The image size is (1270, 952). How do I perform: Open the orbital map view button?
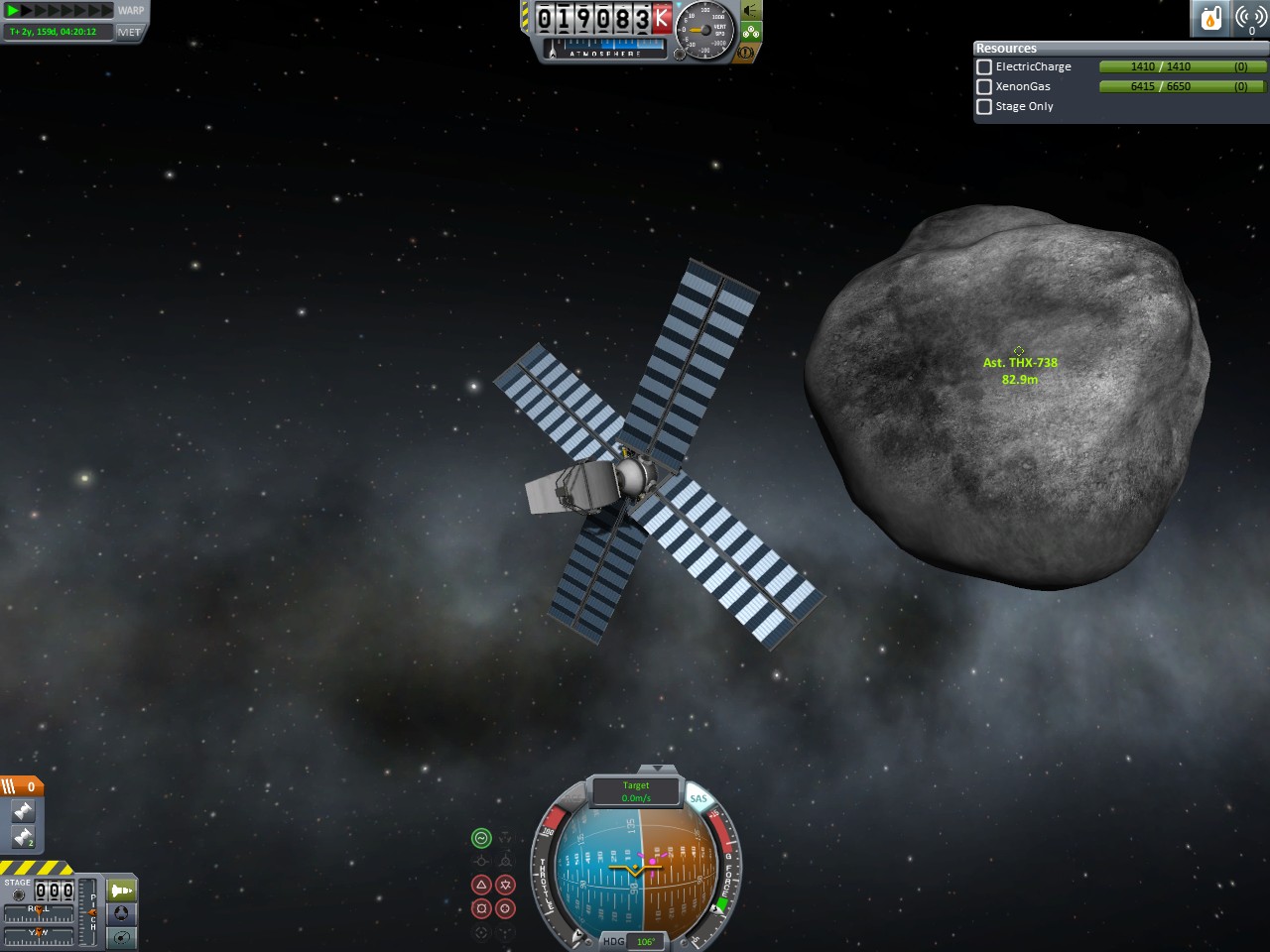[x=122, y=937]
